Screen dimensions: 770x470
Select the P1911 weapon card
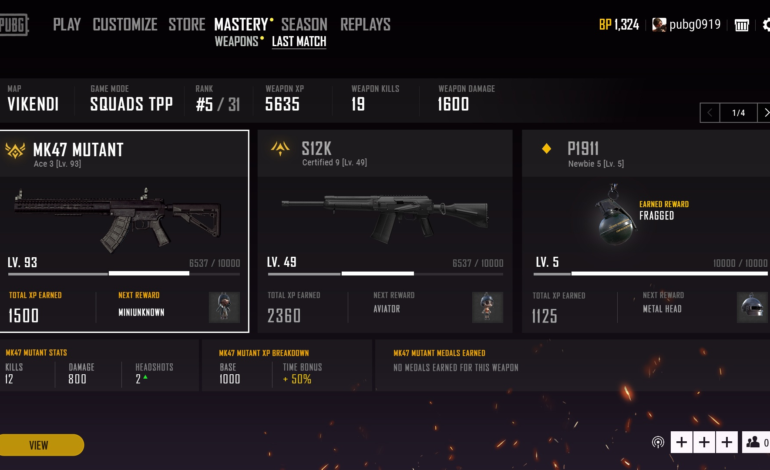pyautogui.click(x=645, y=230)
